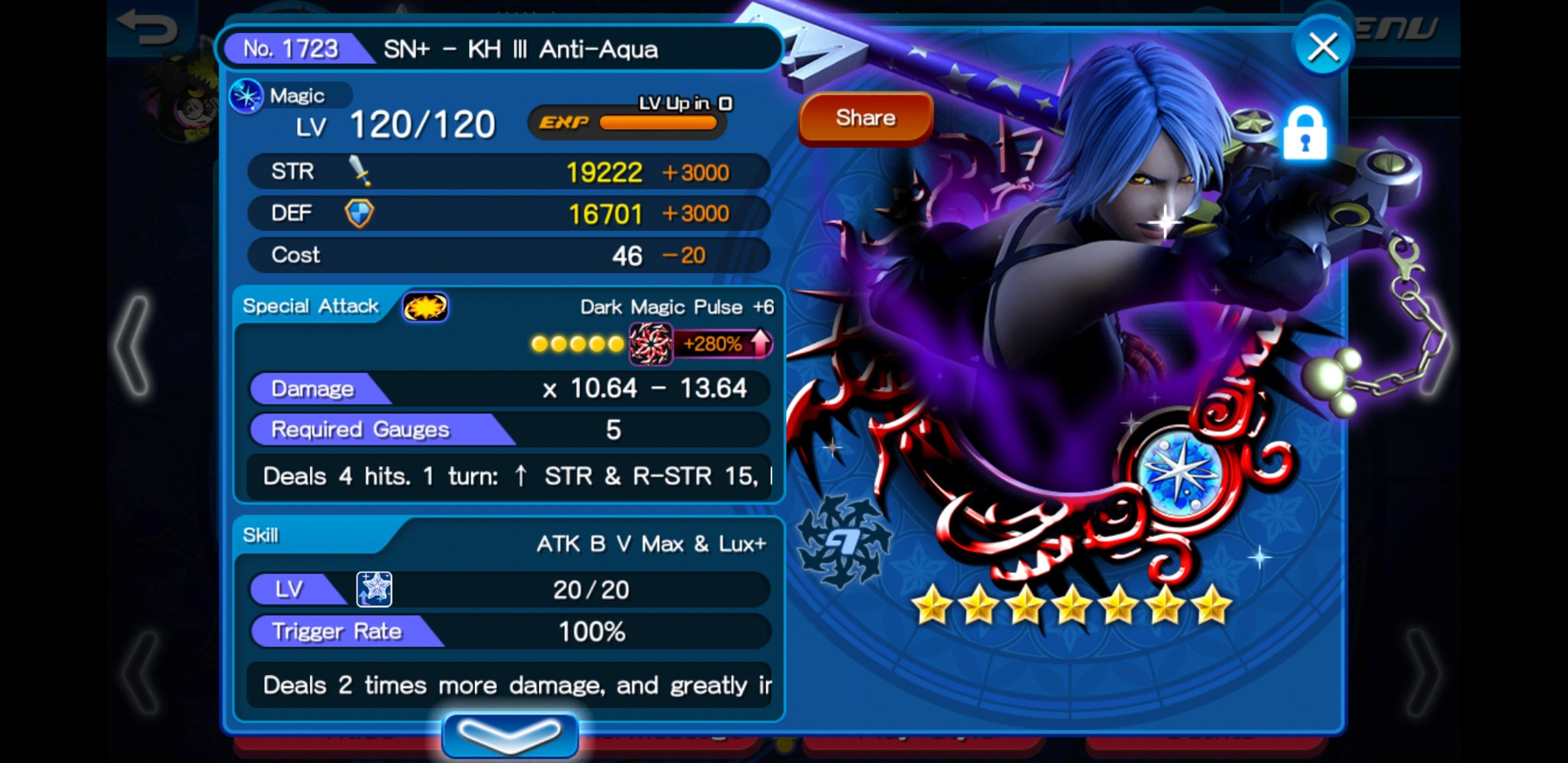Toggle the padlock on this medal
The height and width of the screenshot is (763, 1568).
(x=1304, y=134)
